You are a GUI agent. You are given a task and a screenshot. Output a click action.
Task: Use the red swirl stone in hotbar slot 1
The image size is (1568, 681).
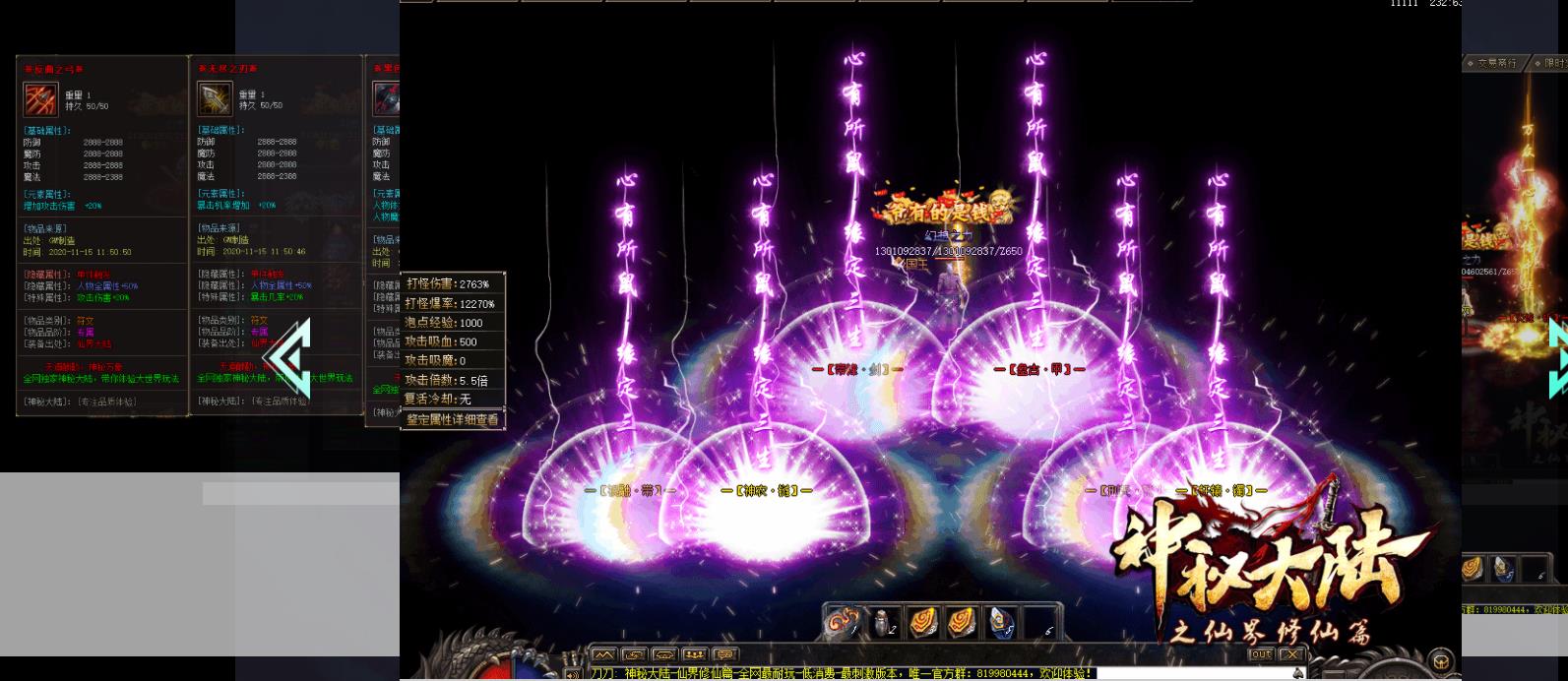[x=843, y=623]
